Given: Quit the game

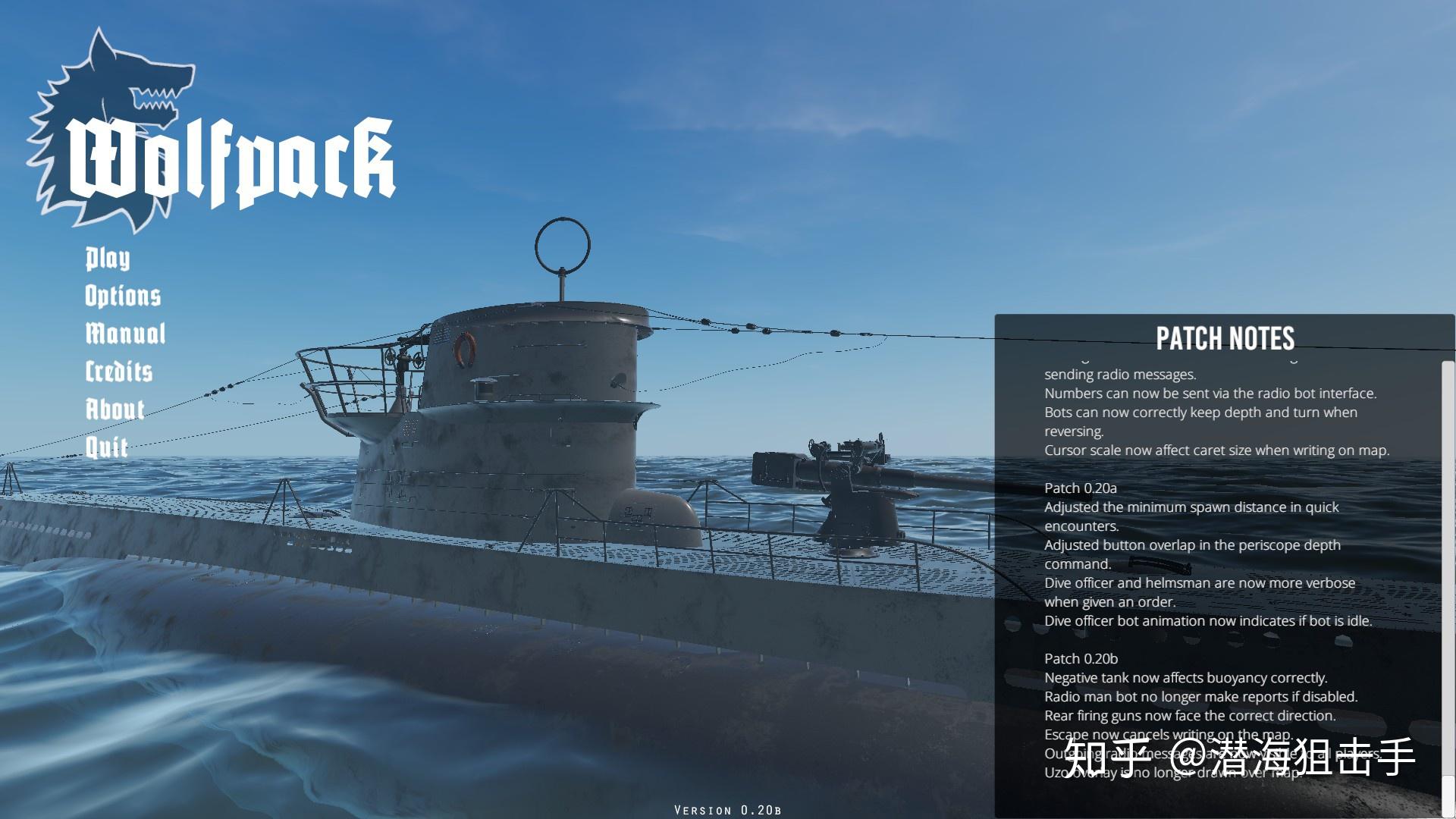Looking at the screenshot, I should (x=106, y=447).
